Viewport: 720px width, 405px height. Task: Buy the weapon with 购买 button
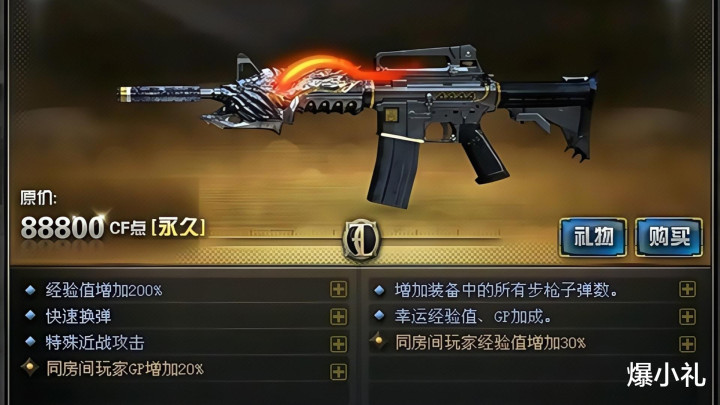668,238
